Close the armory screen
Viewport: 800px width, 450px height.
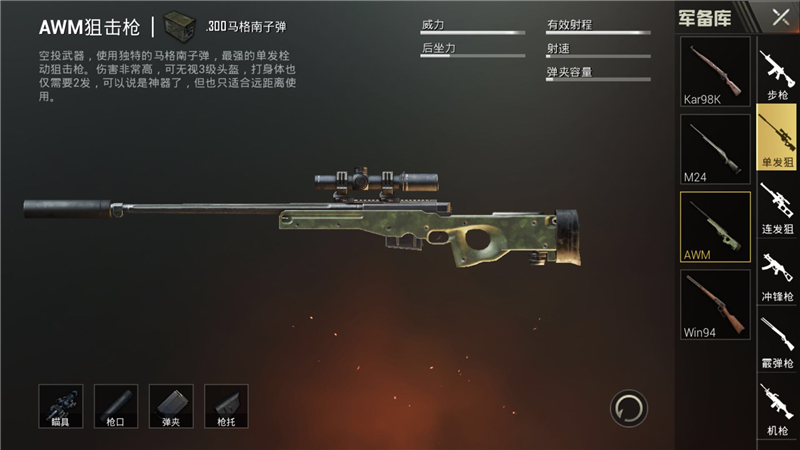click(779, 17)
